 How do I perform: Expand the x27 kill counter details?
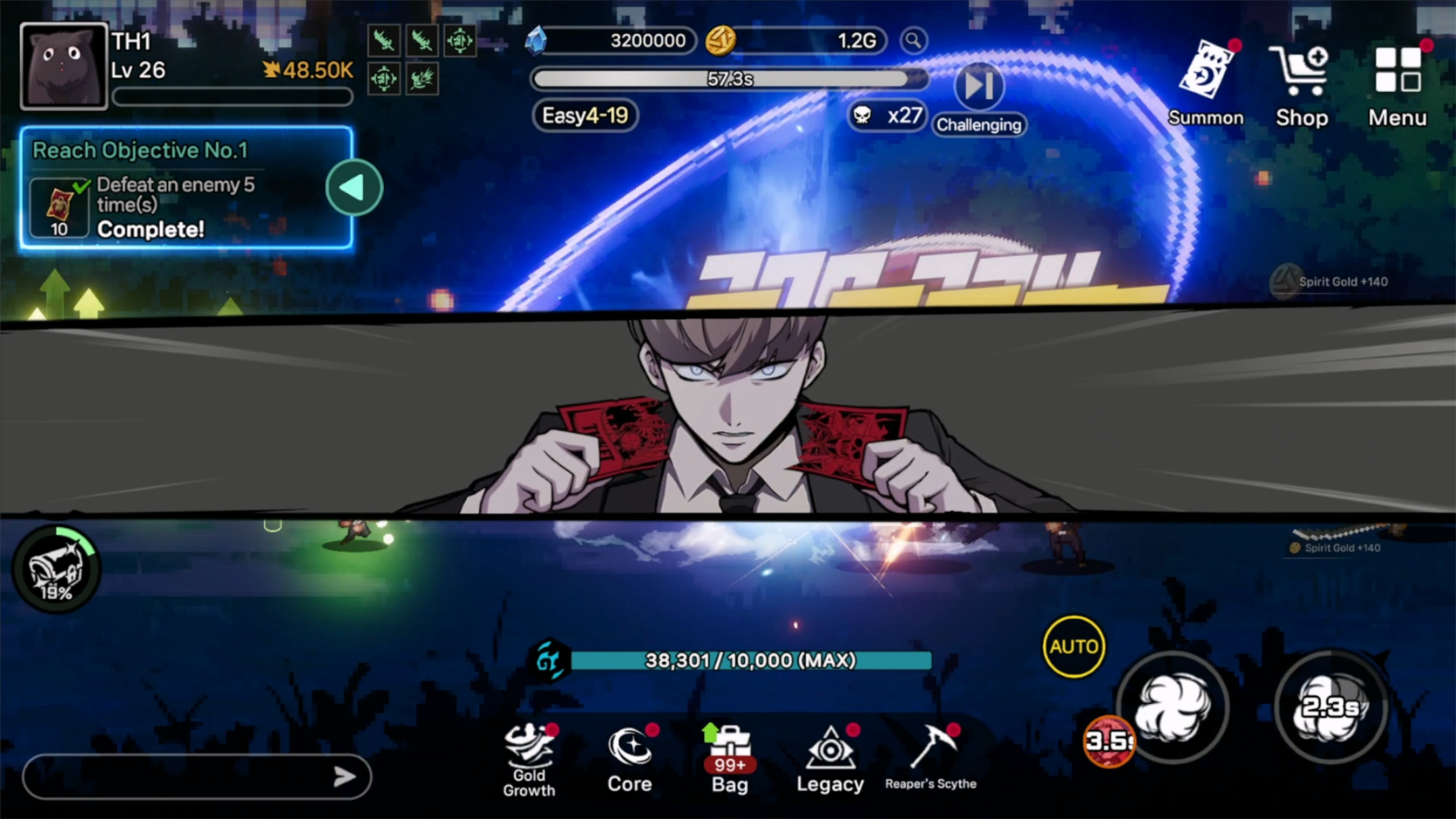886,115
